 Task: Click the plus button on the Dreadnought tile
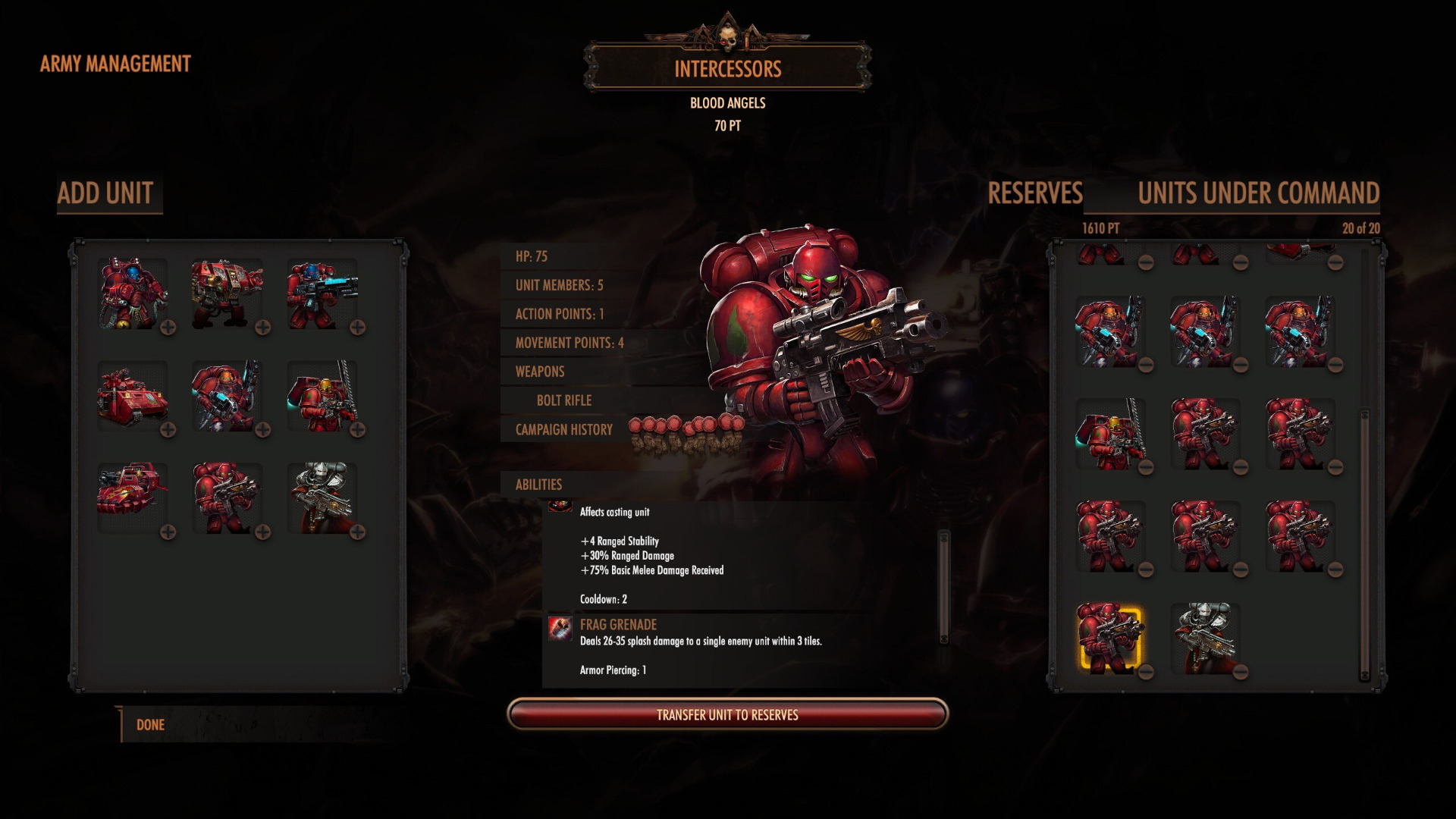click(262, 328)
